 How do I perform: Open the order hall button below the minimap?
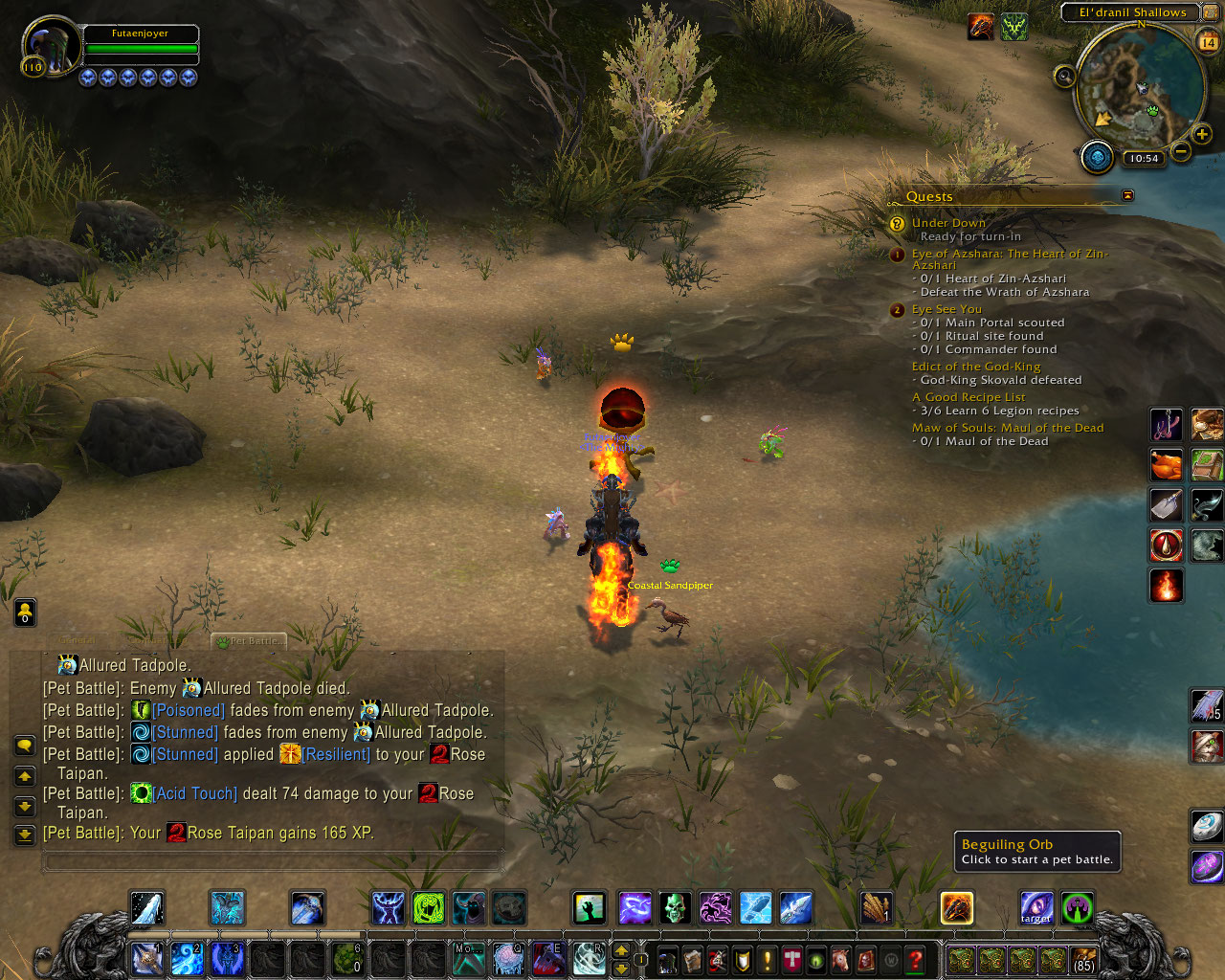[1097, 157]
